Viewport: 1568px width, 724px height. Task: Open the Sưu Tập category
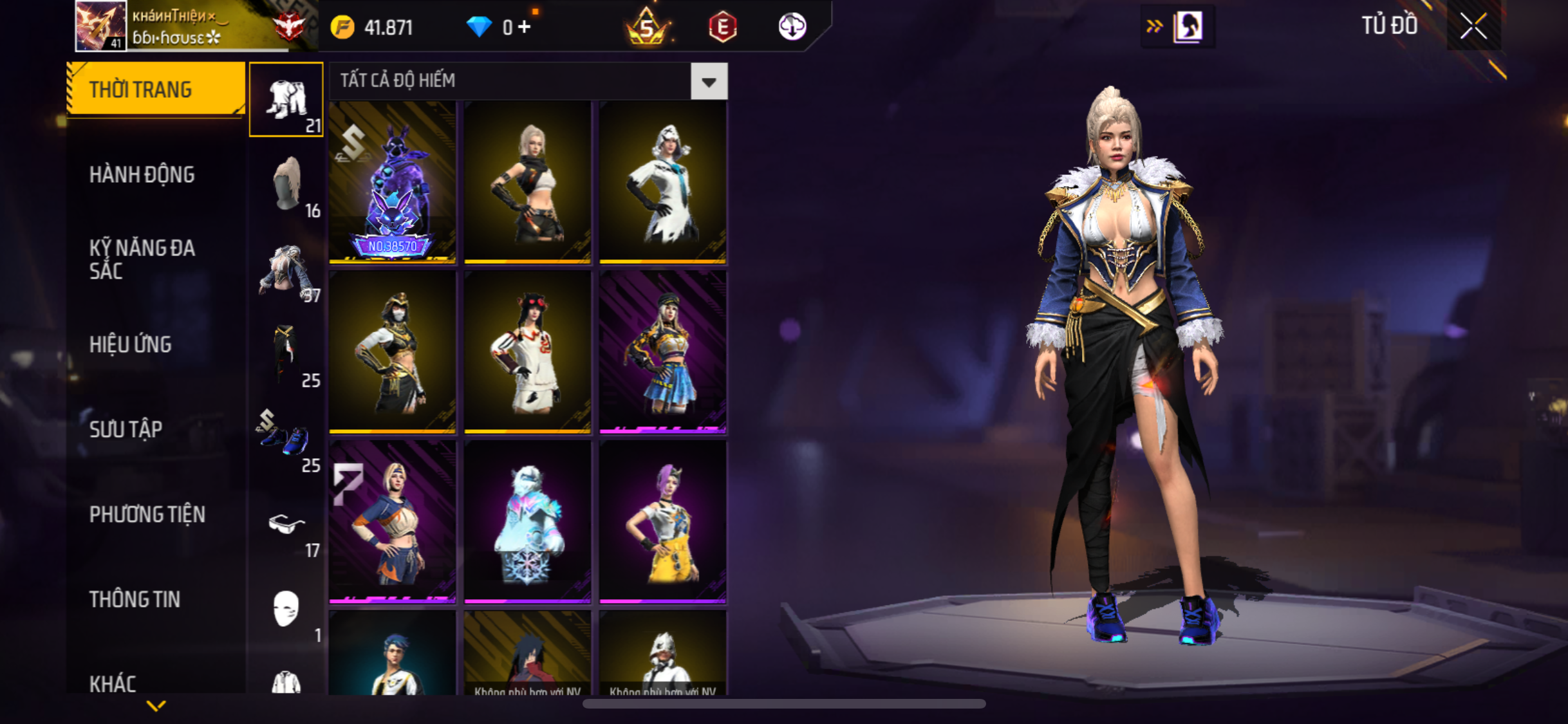(126, 429)
